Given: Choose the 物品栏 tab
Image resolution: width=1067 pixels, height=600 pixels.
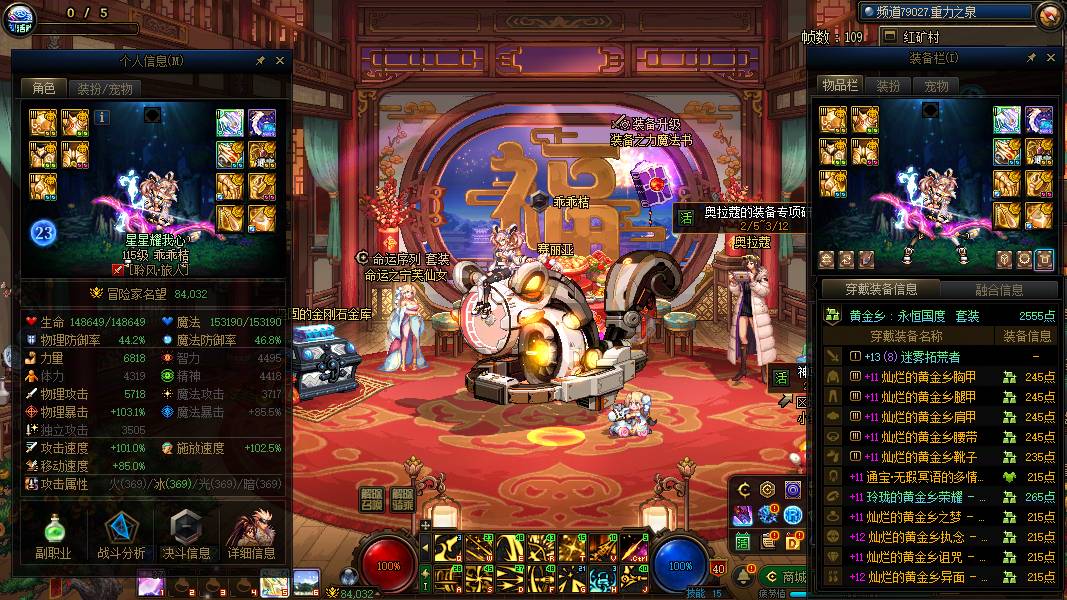Looking at the screenshot, I should tap(840, 86).
